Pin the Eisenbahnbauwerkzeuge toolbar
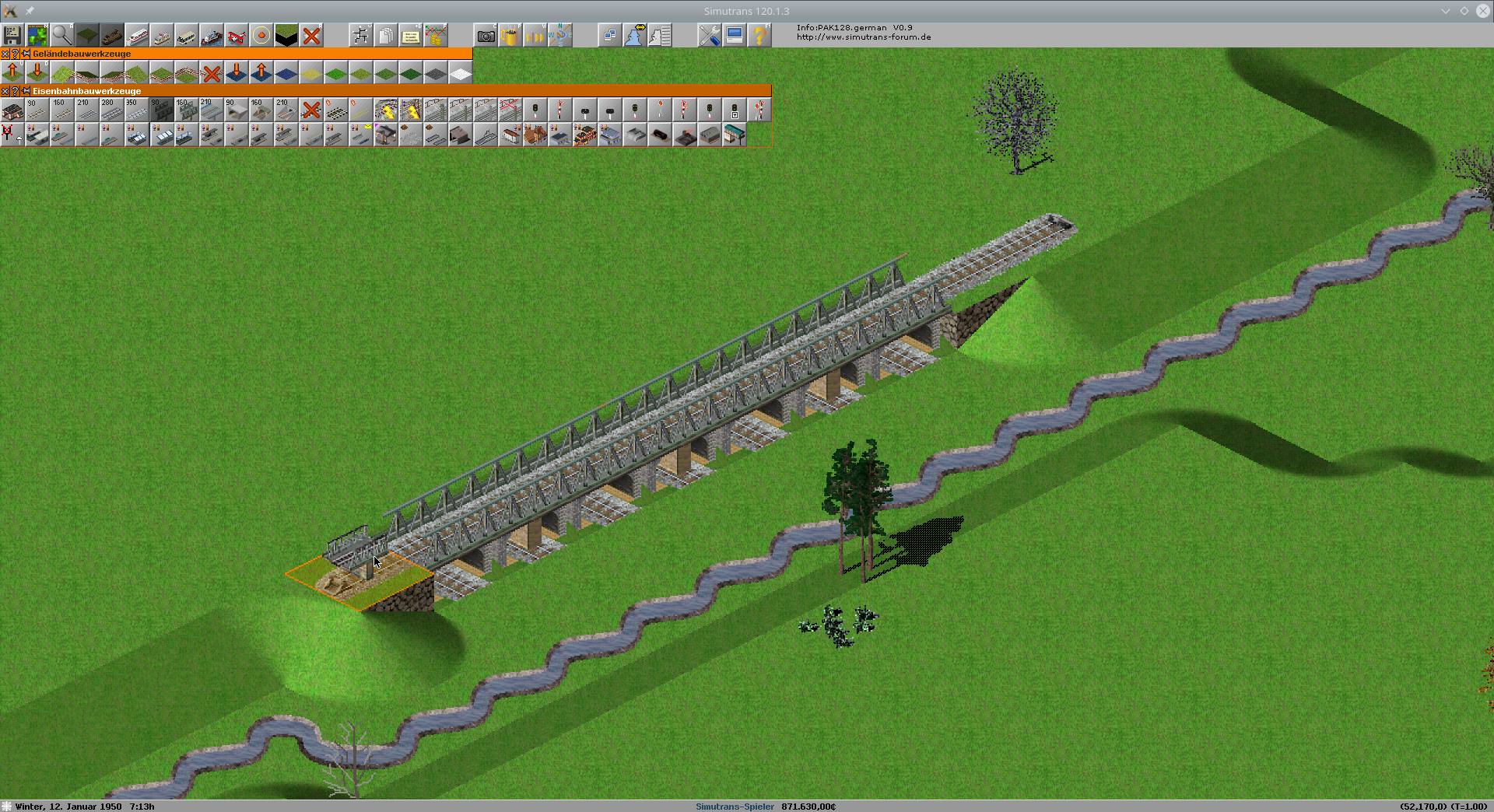 click(26, 91)
